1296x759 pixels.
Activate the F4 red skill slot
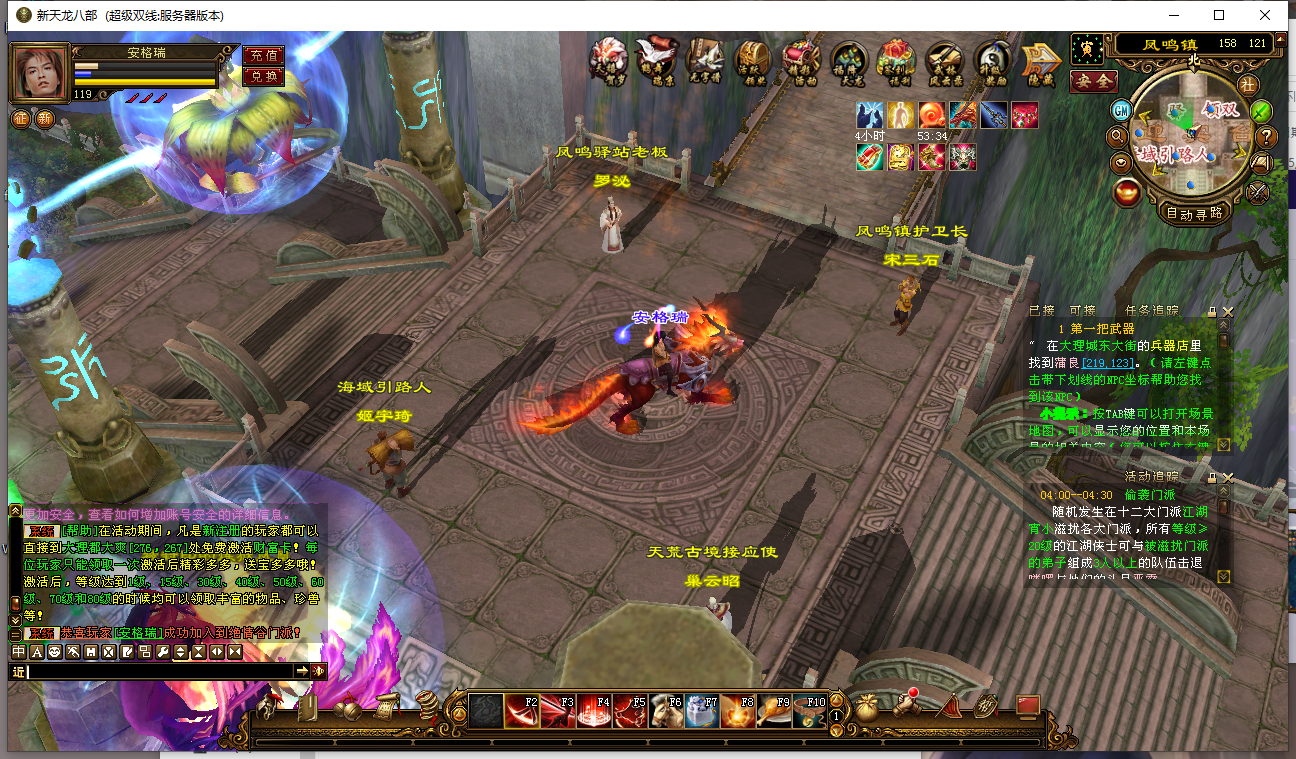(594, 711)
